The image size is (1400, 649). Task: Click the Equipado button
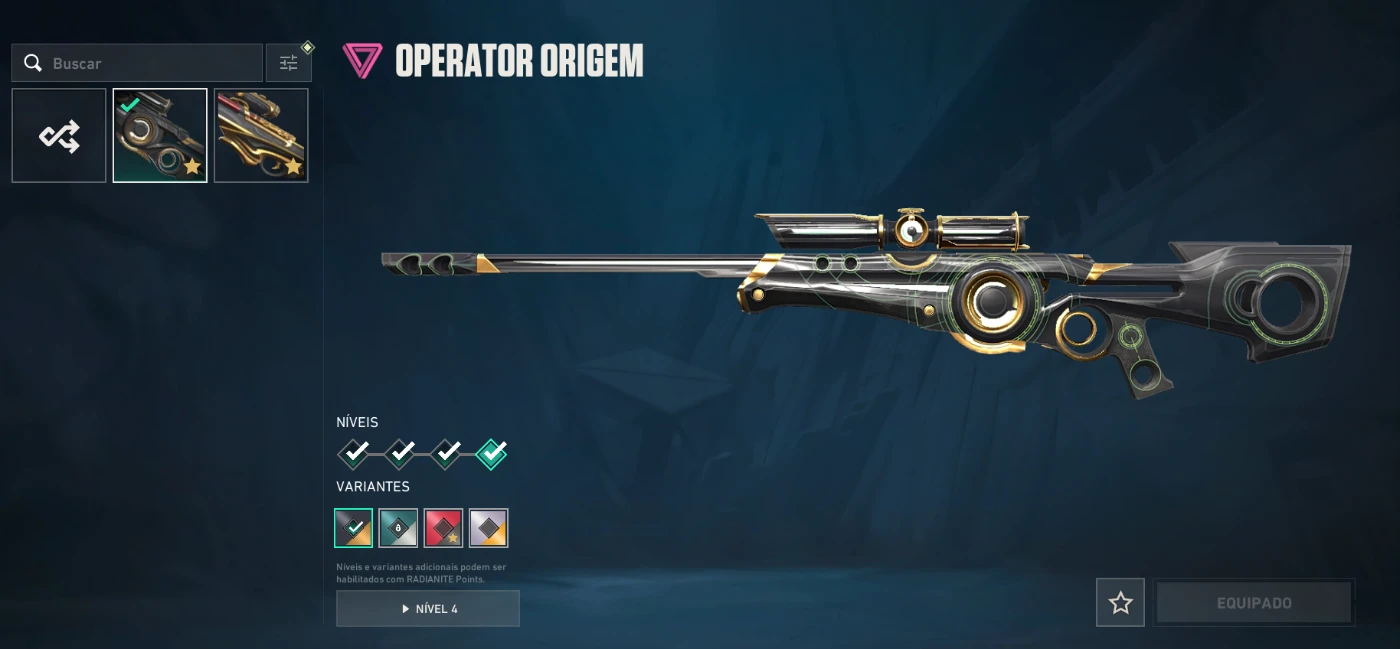coord(1254,603)
